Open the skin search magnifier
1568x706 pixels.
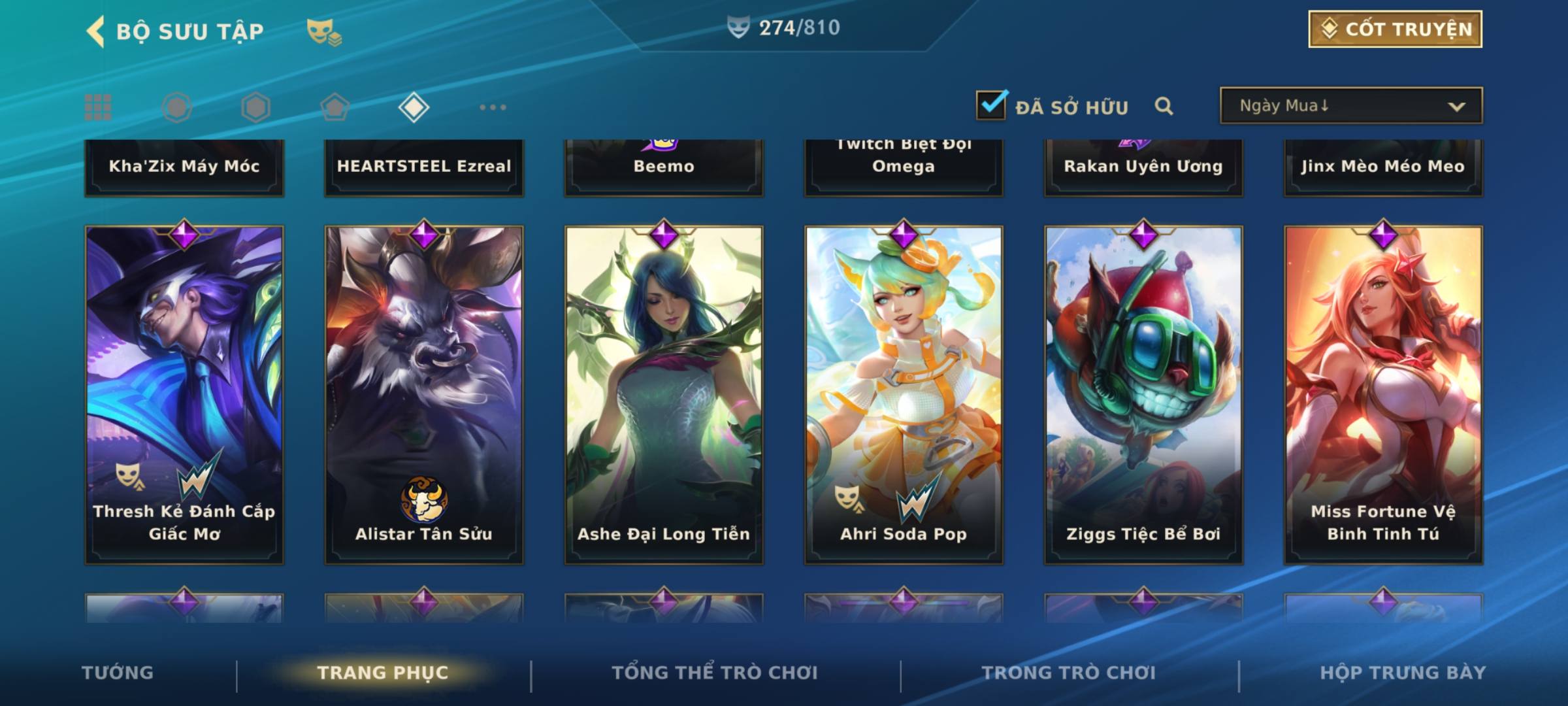click(1164, 106)
